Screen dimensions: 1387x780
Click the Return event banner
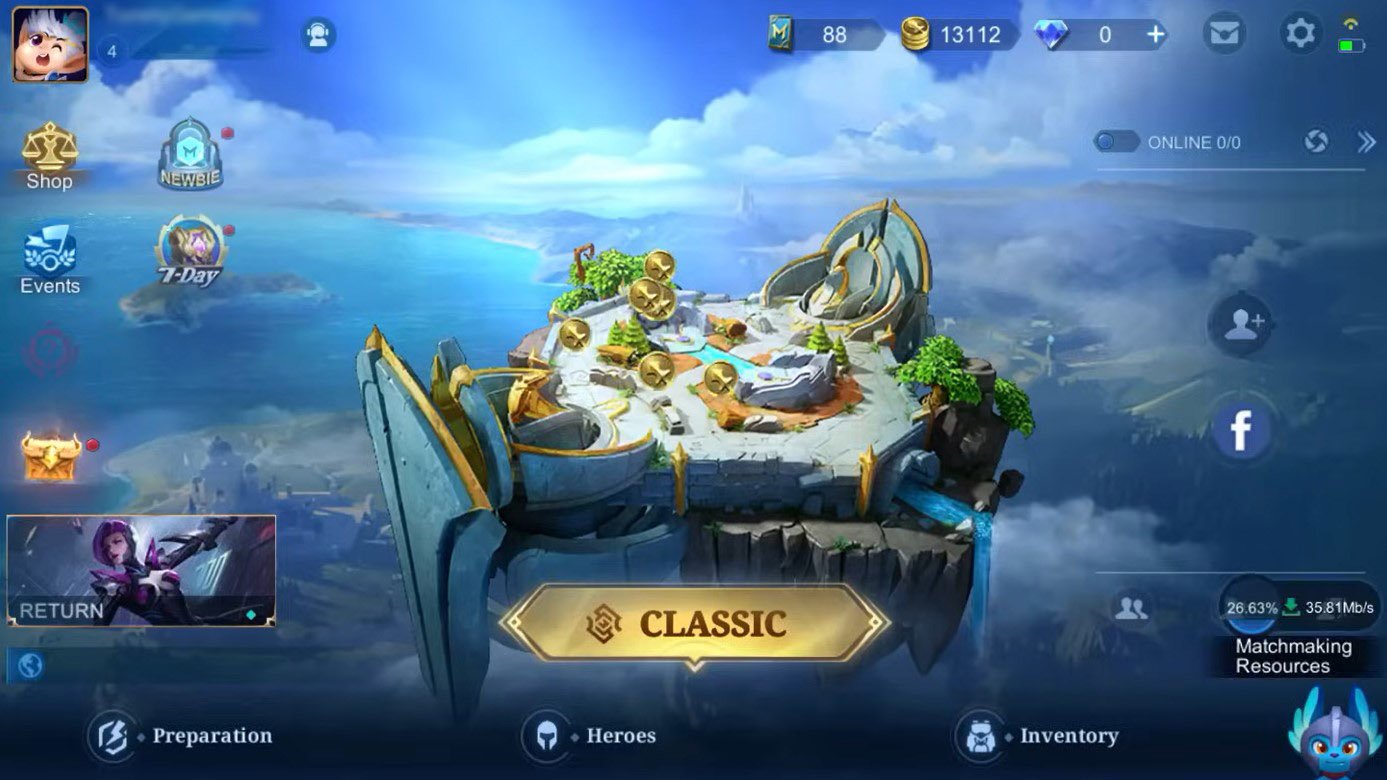141,571
